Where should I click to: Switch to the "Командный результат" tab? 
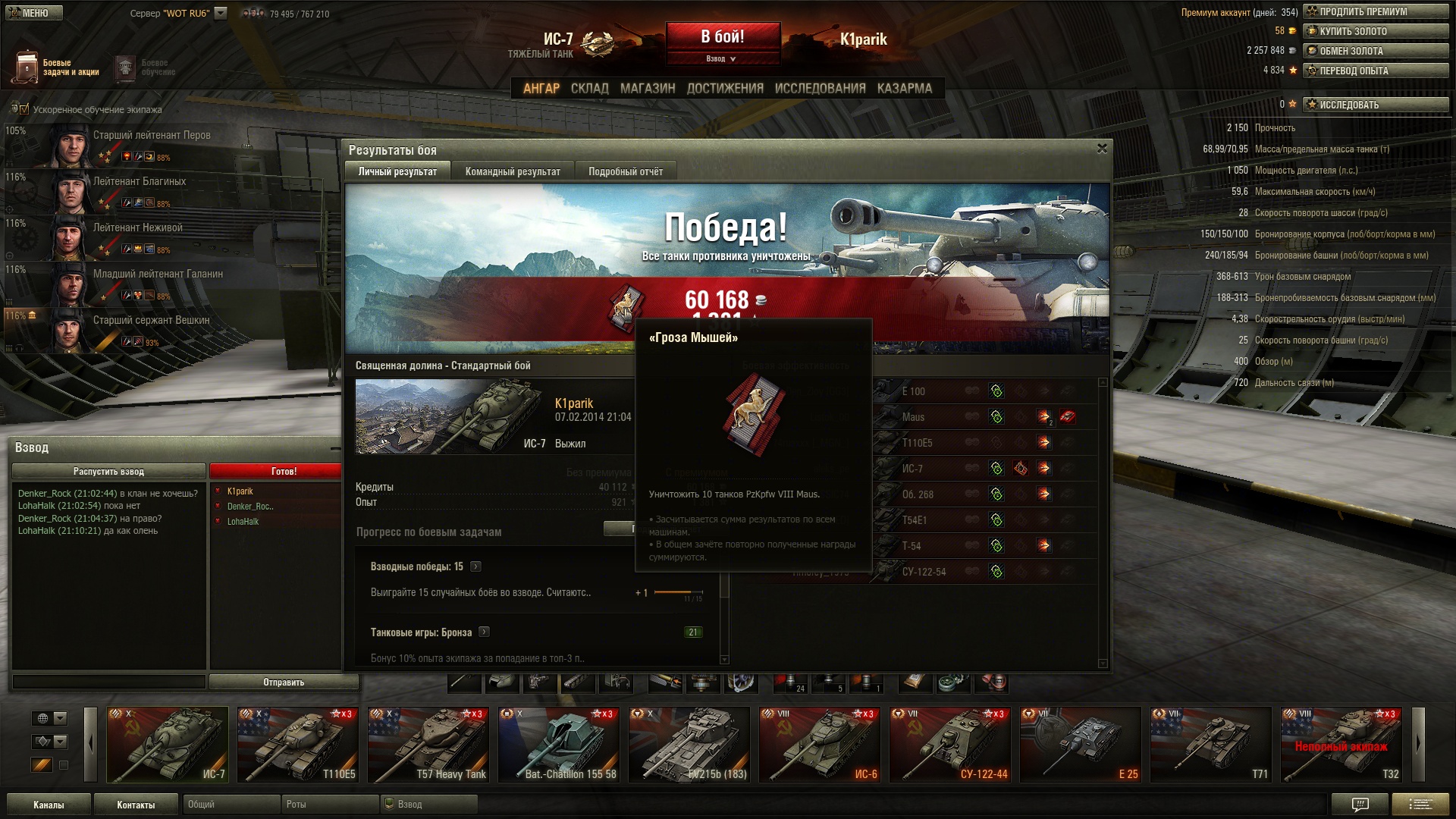pos(513,171)
